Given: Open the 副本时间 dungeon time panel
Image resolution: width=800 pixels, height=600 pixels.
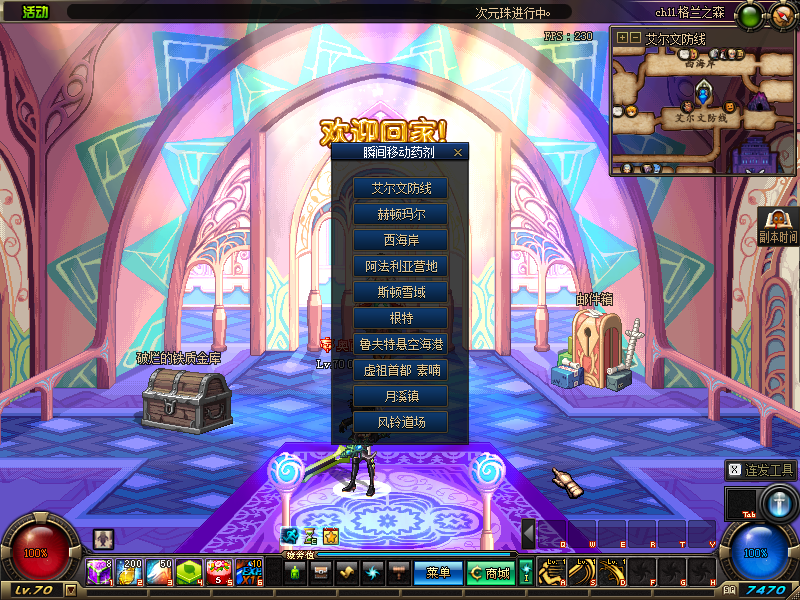Looking at the screenshot, I should (778, 227).
